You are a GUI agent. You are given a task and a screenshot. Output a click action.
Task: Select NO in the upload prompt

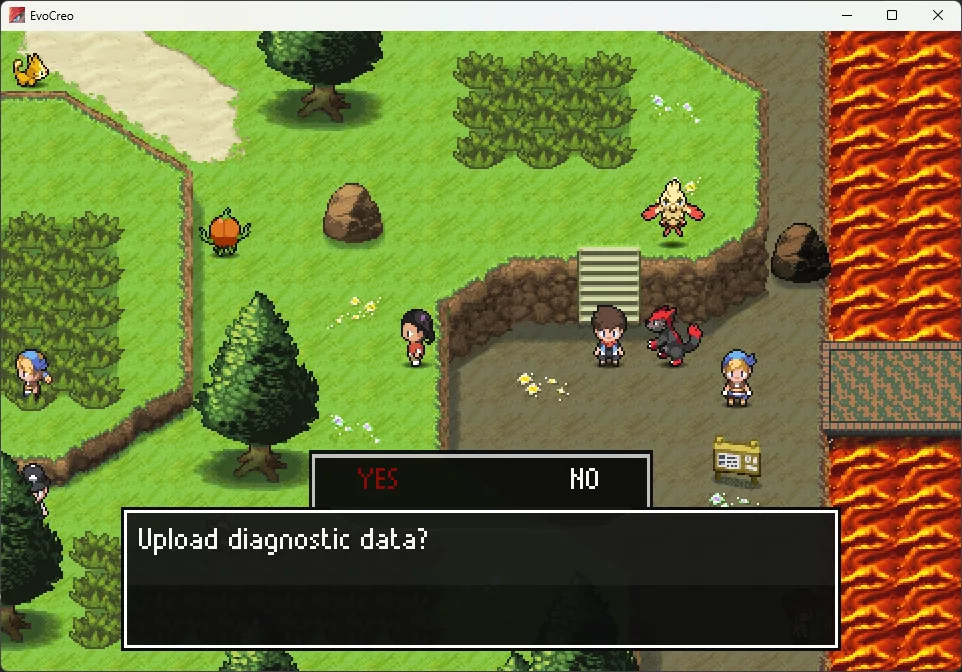click(584, 479)
